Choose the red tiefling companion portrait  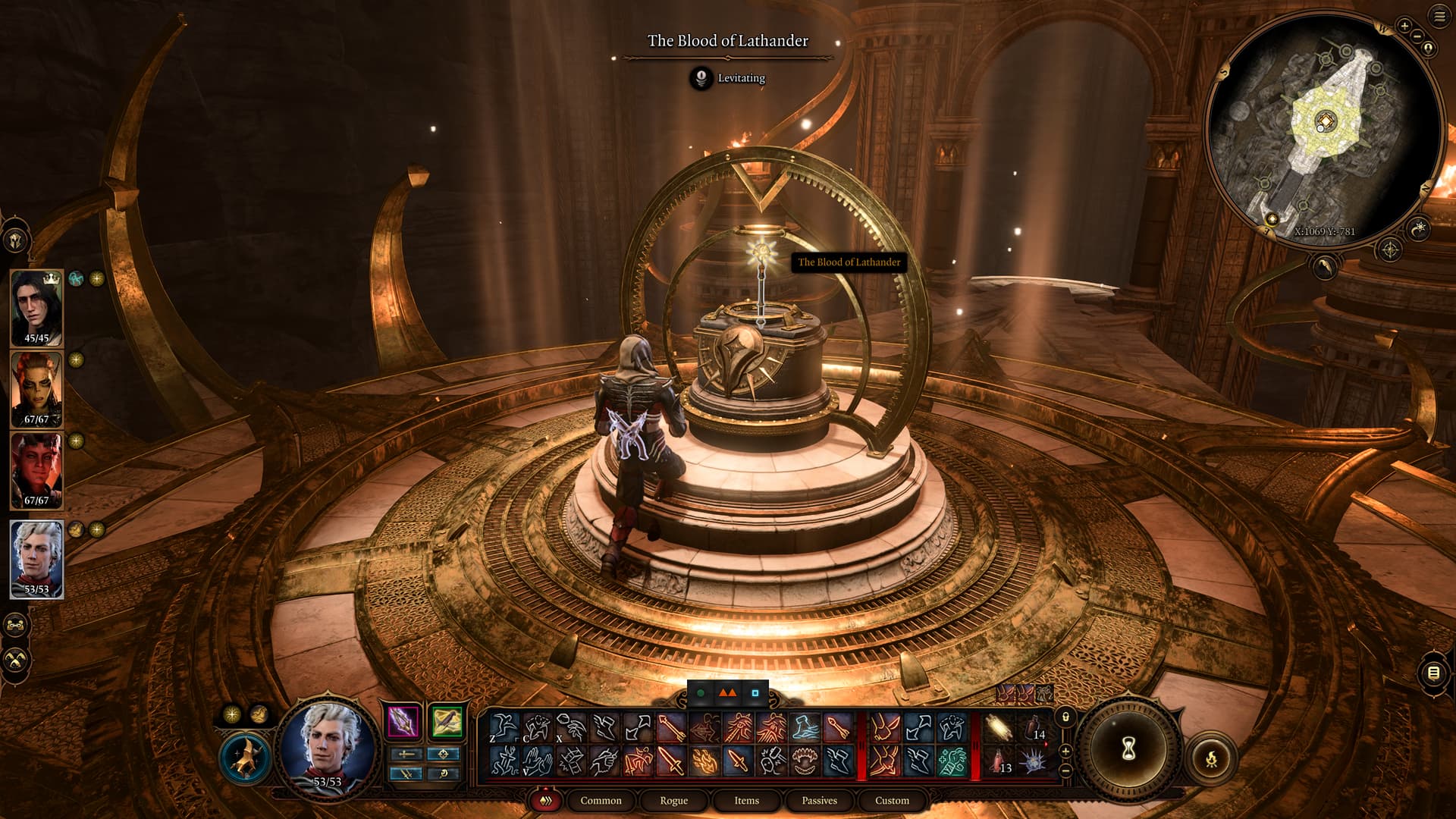click(36, 470)
